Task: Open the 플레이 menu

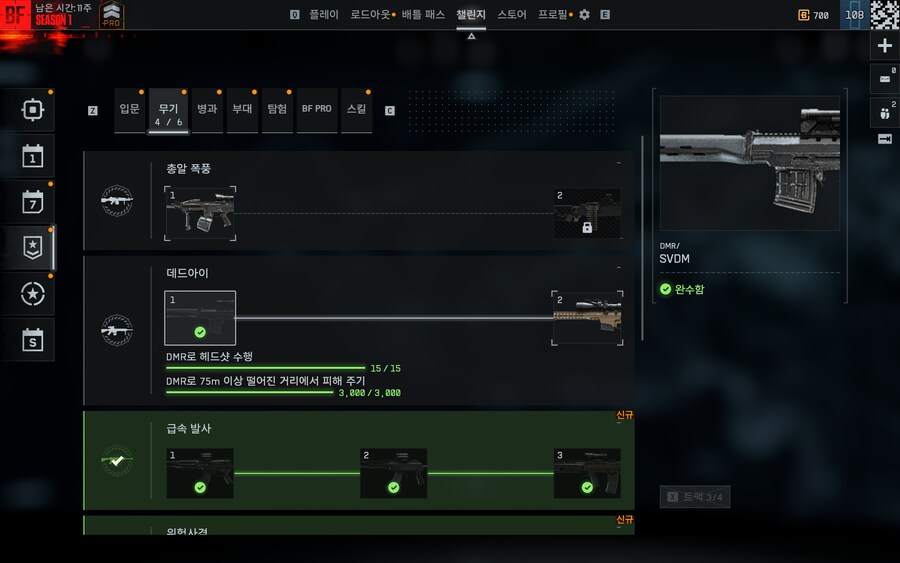Action: 323,15
